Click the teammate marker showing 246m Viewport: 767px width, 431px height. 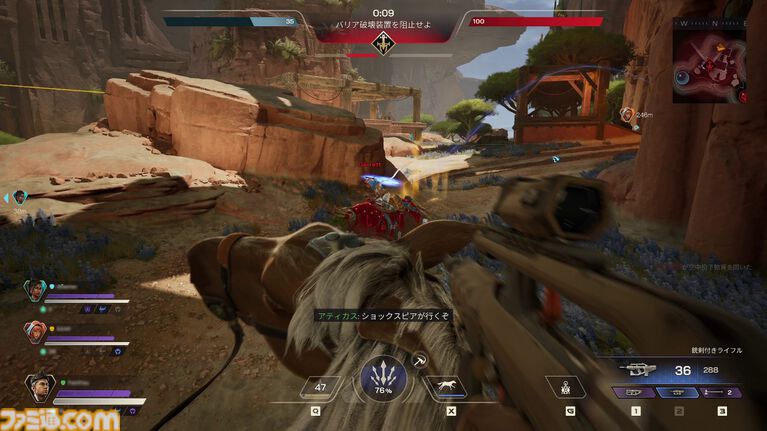[626, 115]
